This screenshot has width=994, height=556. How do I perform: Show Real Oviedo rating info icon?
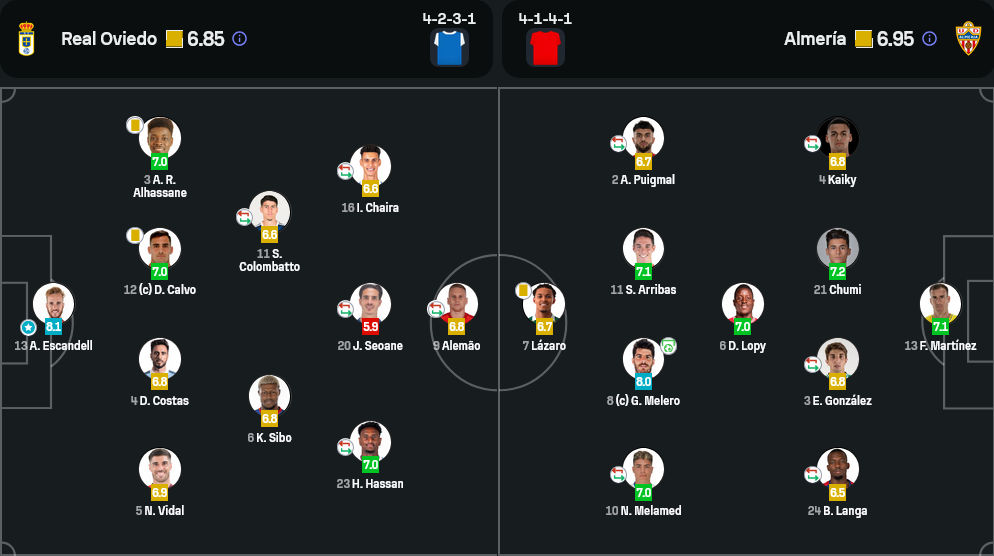(x=239, y=39)
